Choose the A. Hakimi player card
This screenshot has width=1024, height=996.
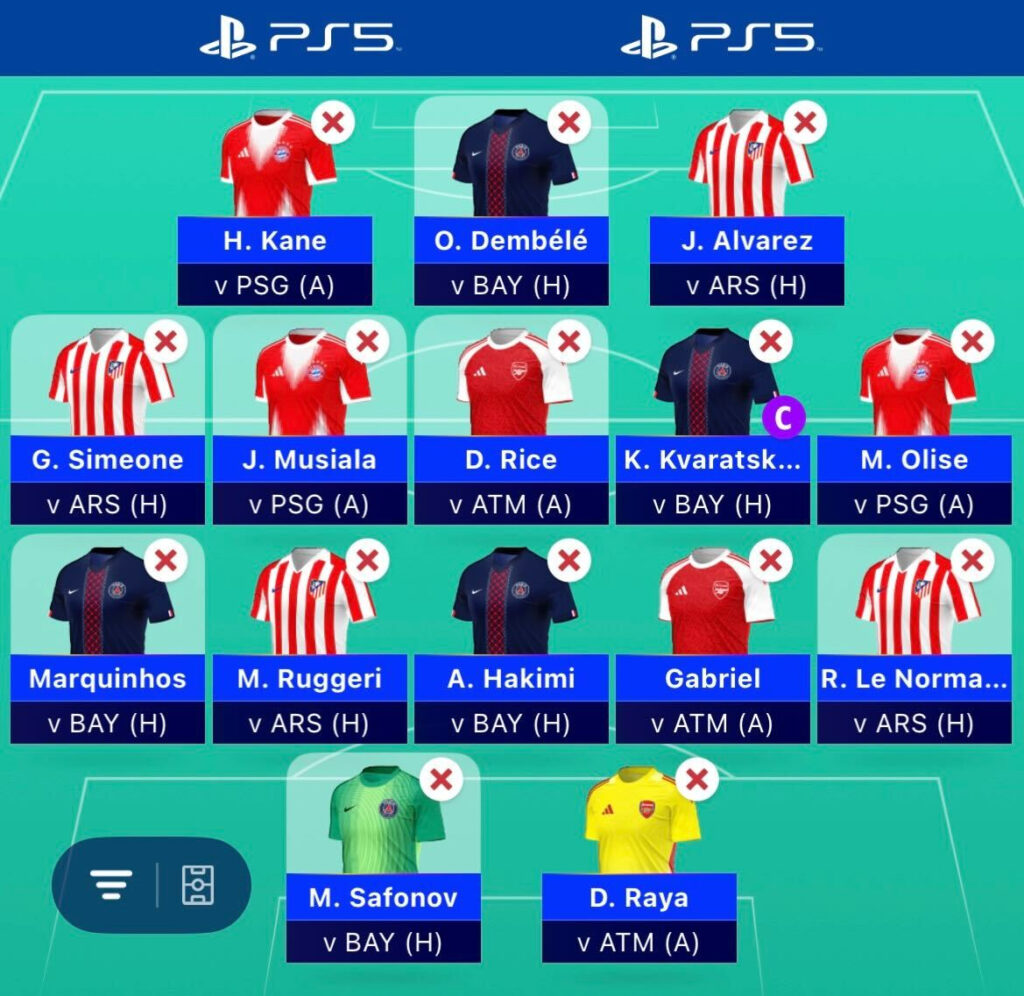click(511, 678)
